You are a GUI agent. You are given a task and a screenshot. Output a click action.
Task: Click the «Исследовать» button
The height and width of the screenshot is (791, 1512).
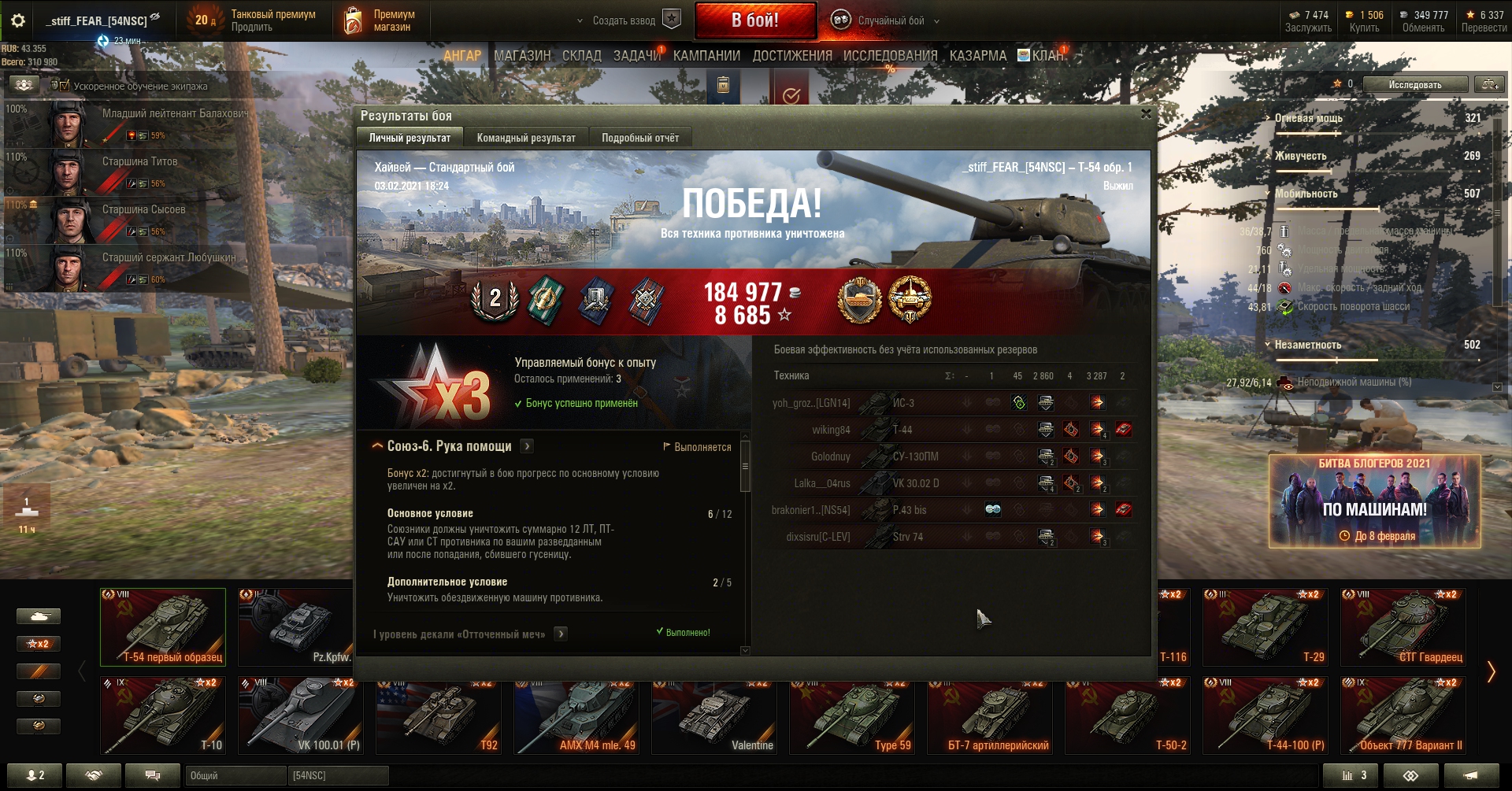1414,84
